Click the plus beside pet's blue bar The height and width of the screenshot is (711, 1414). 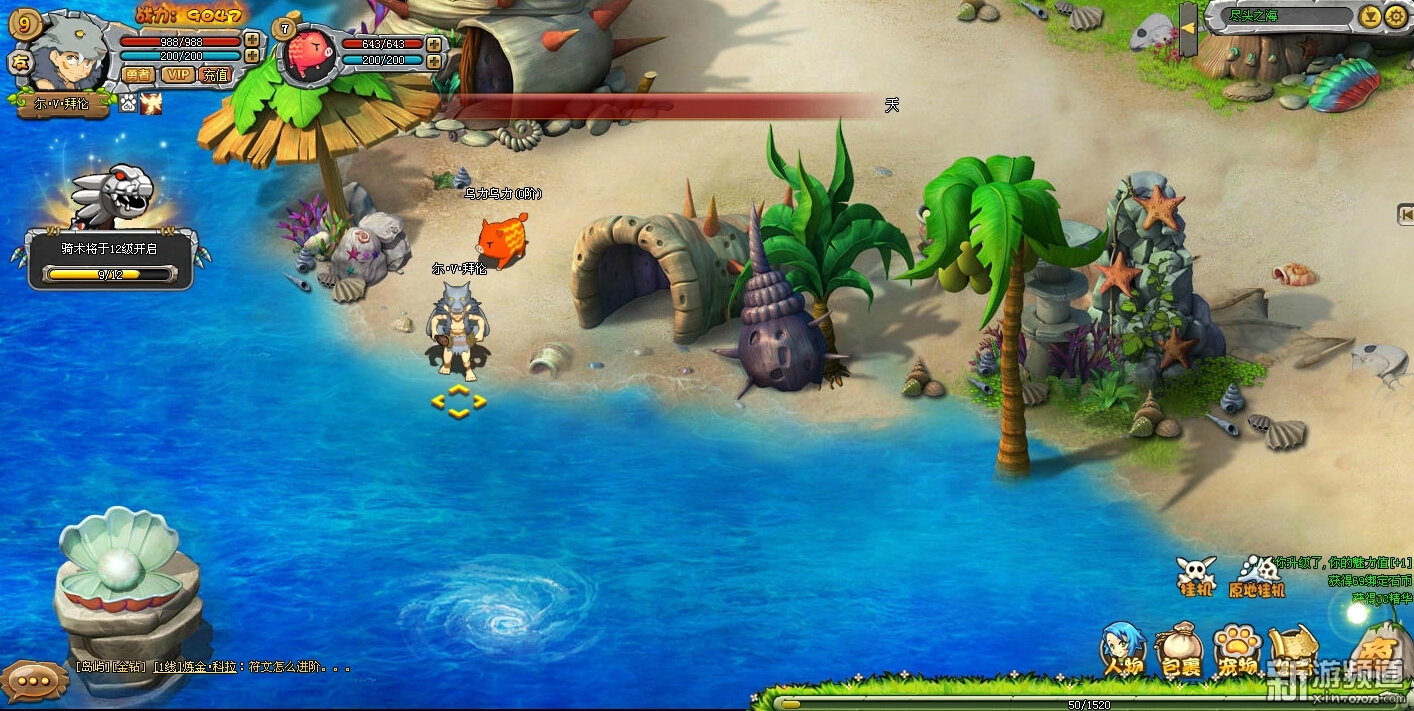coord(434,60)
